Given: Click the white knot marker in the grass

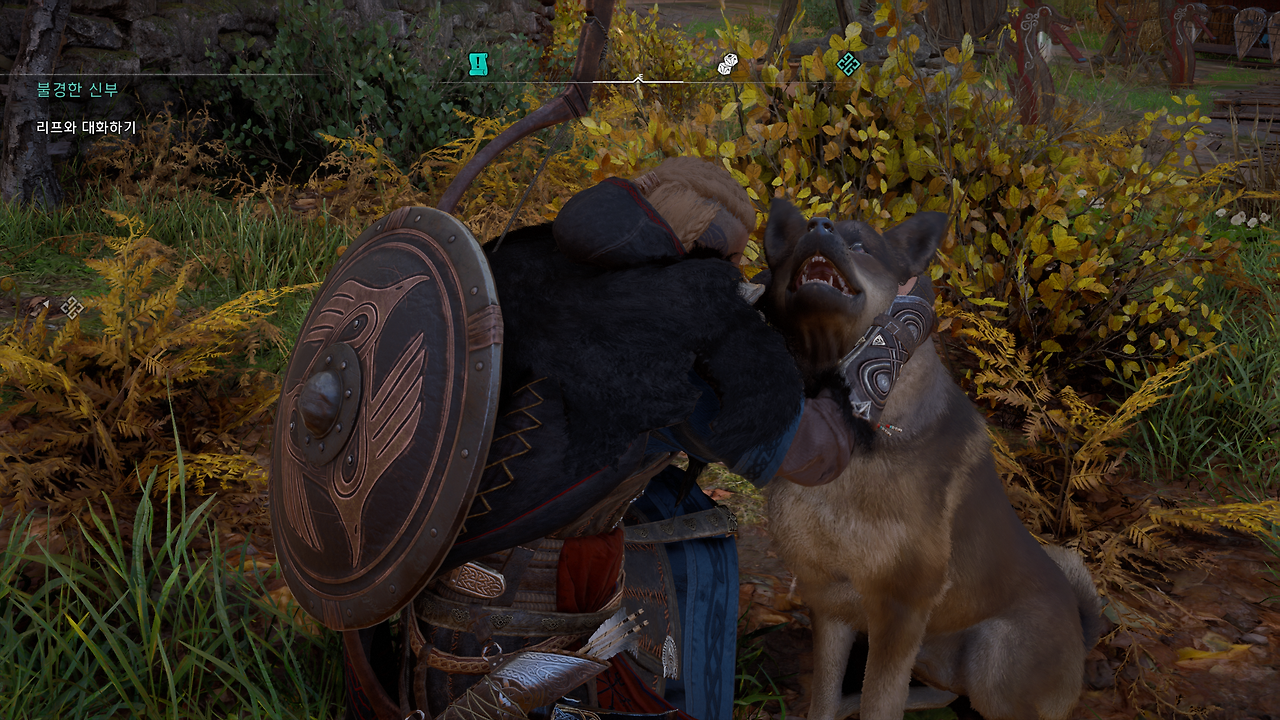Looking at the screenshot, I should 72,307.
